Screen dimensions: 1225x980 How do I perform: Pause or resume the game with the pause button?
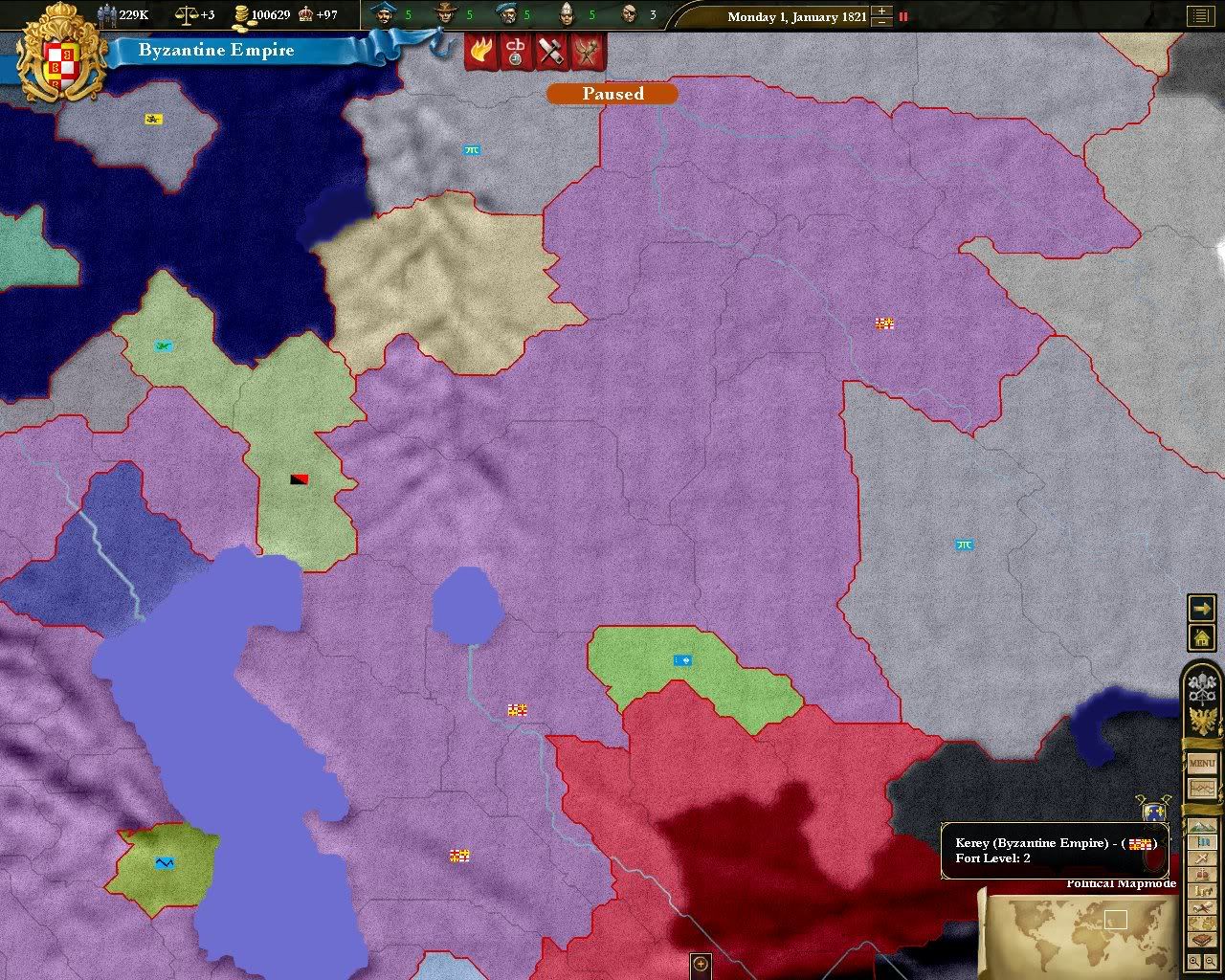[902, 16]
